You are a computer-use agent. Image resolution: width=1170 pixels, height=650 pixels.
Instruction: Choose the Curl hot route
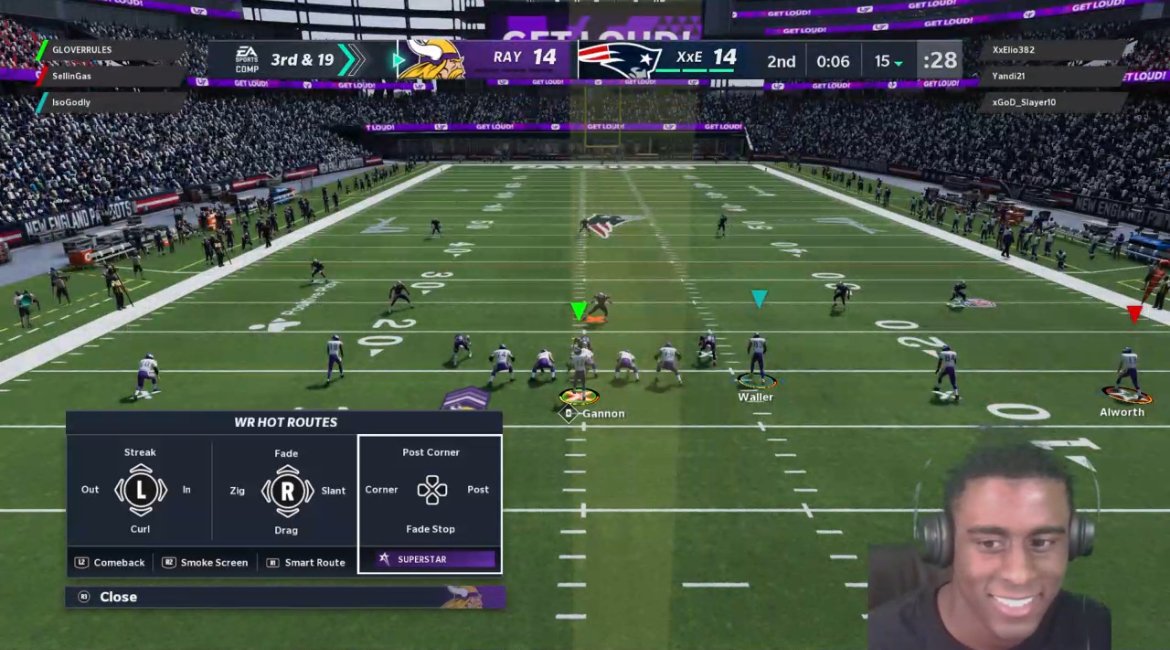click(140, 529)
